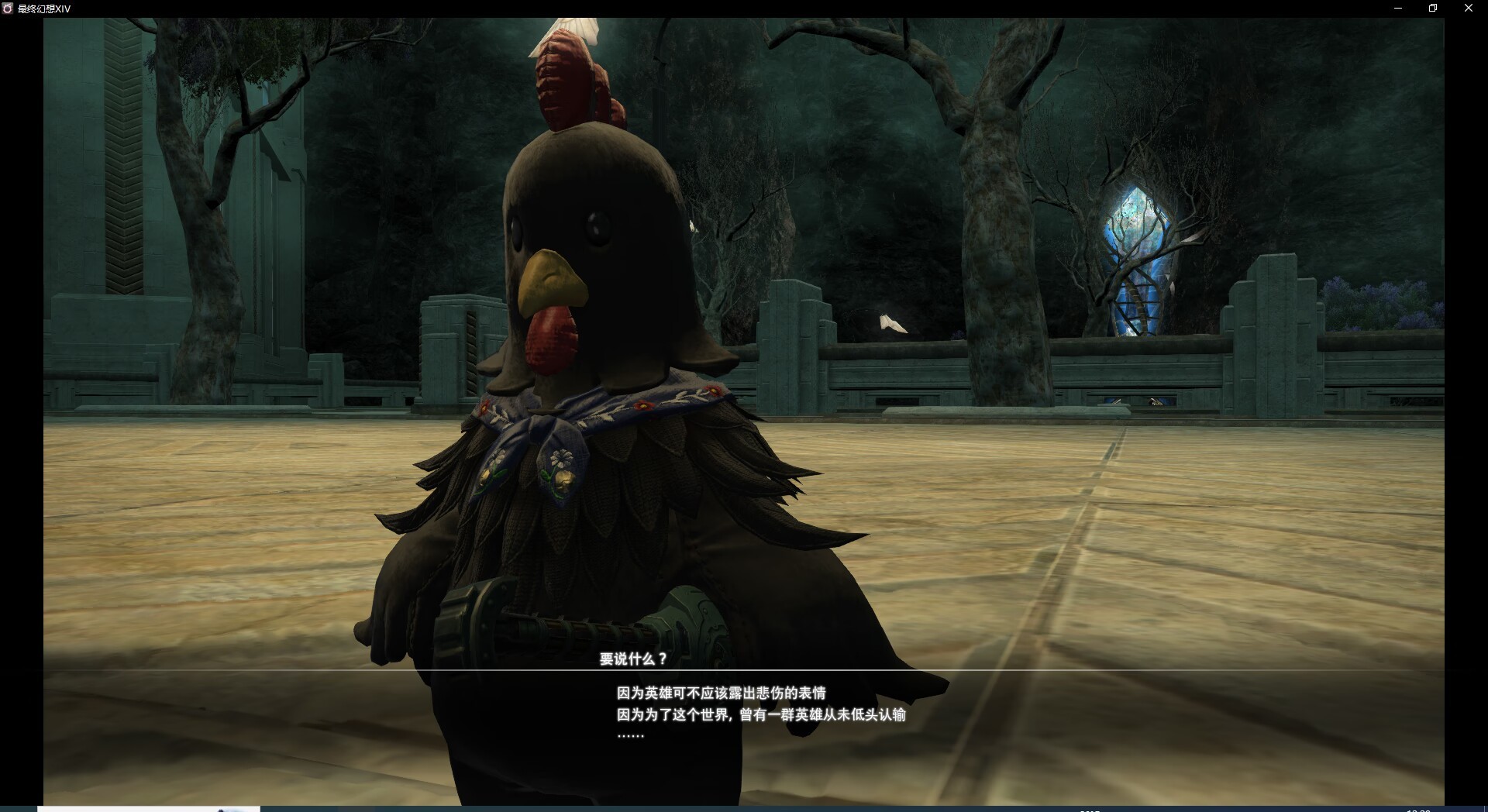Pick the silent "……" dialogue option
1488x812 pixels.
tap(630, 735)
